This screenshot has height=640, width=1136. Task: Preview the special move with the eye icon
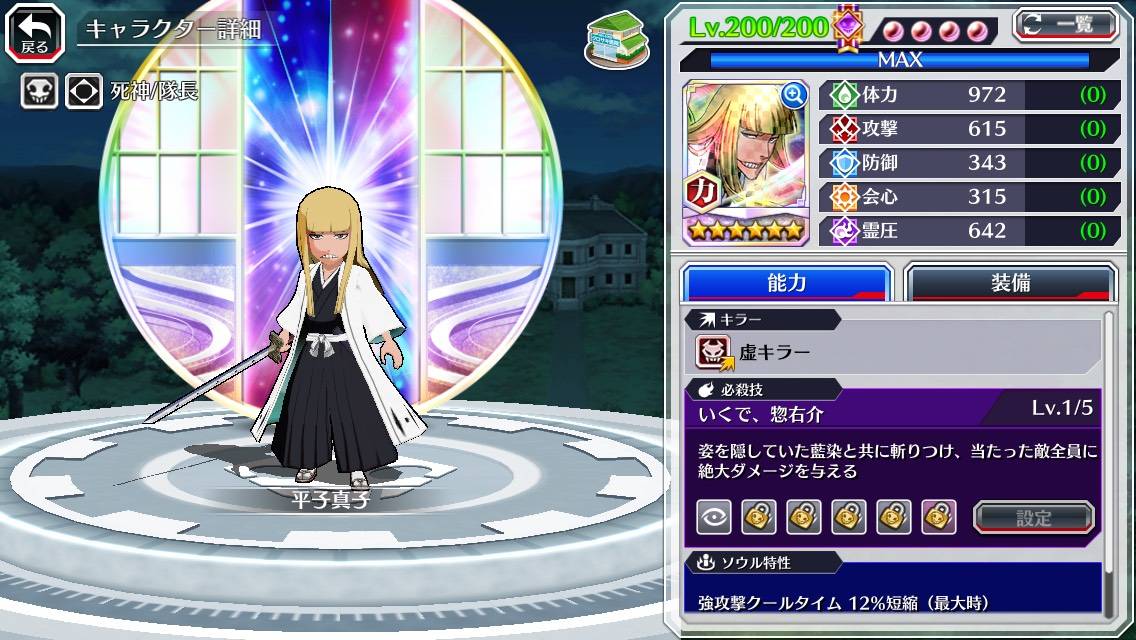tap(713, 517)
